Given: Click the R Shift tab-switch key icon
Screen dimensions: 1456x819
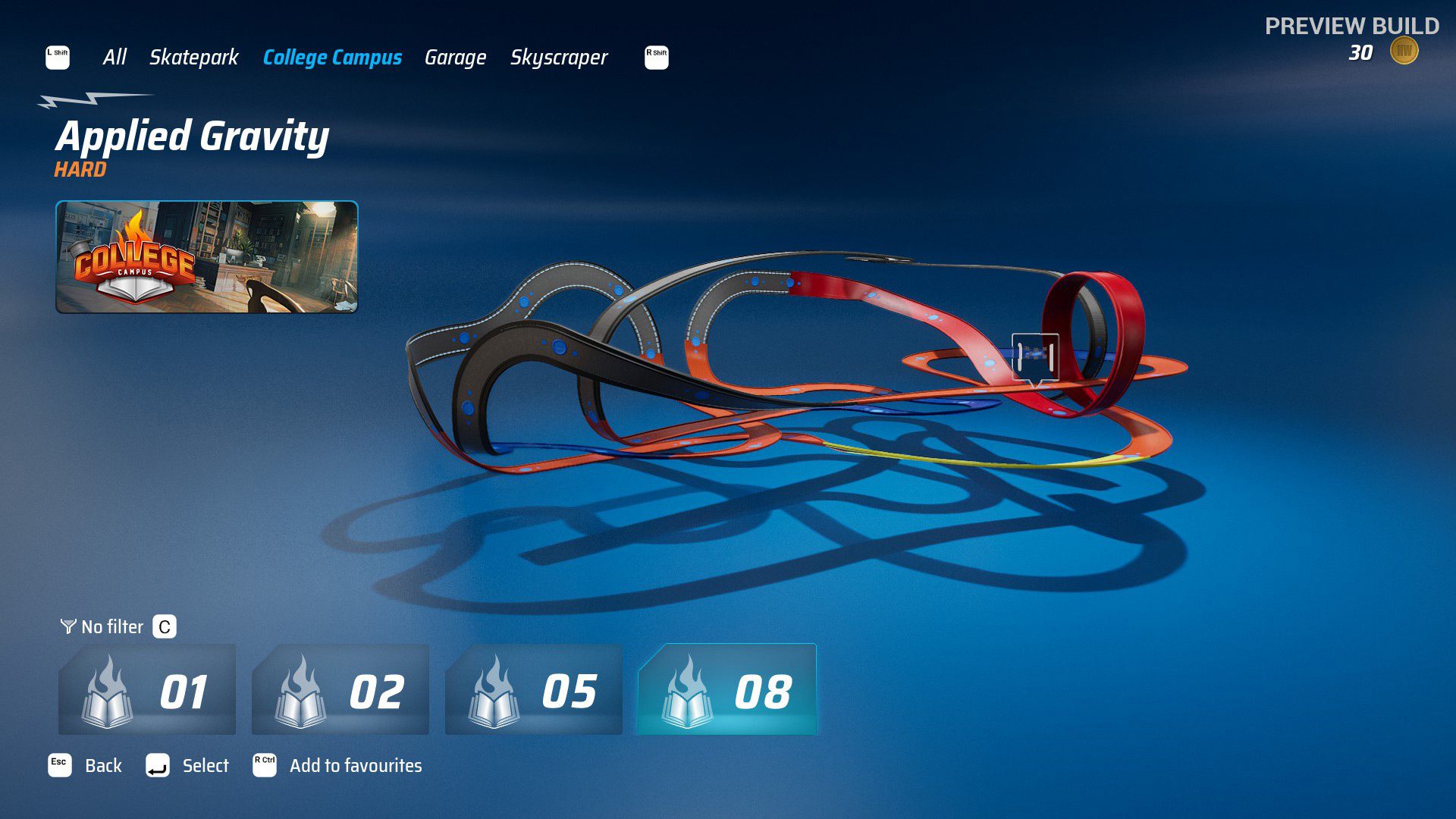Looking at the screenshot, I should (654, 57).
